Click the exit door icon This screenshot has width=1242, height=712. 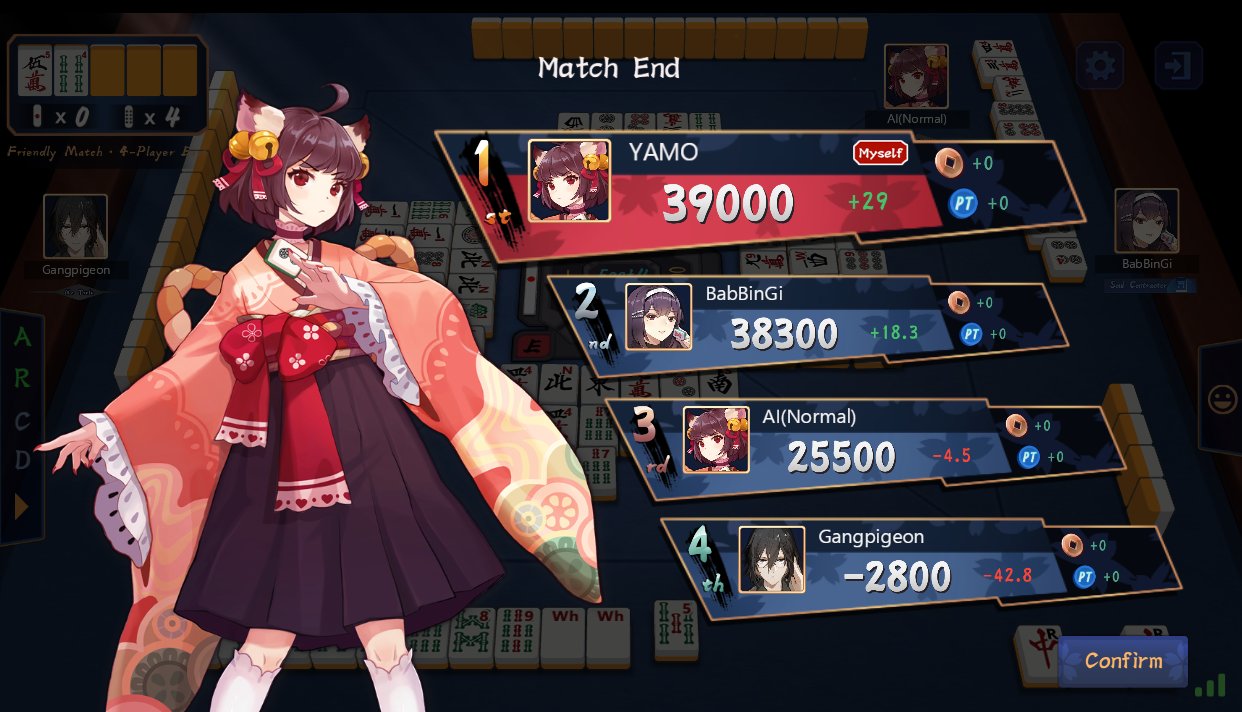(x=1178, y=66)
